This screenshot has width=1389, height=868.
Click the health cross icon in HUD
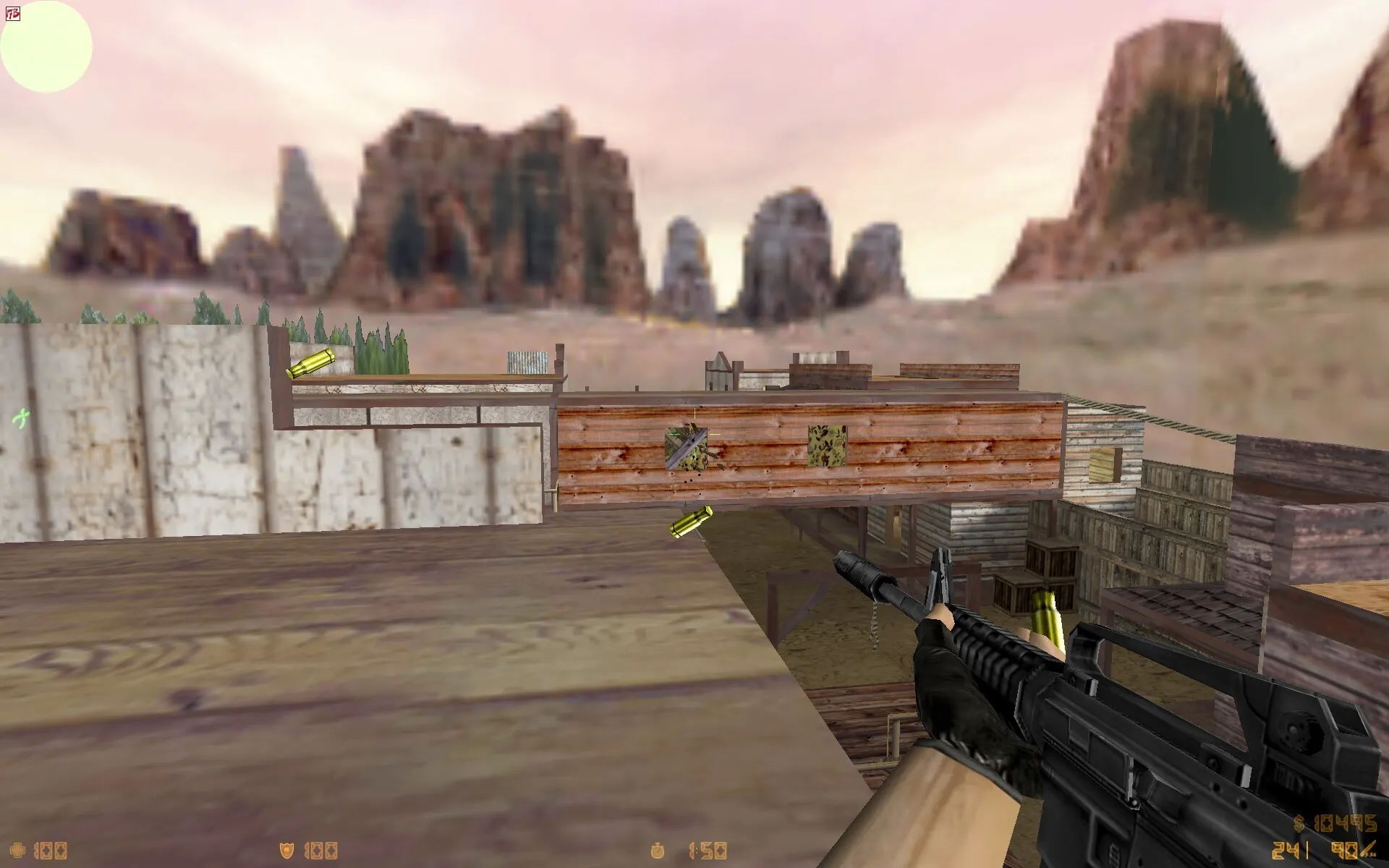[x=18, y=850]
